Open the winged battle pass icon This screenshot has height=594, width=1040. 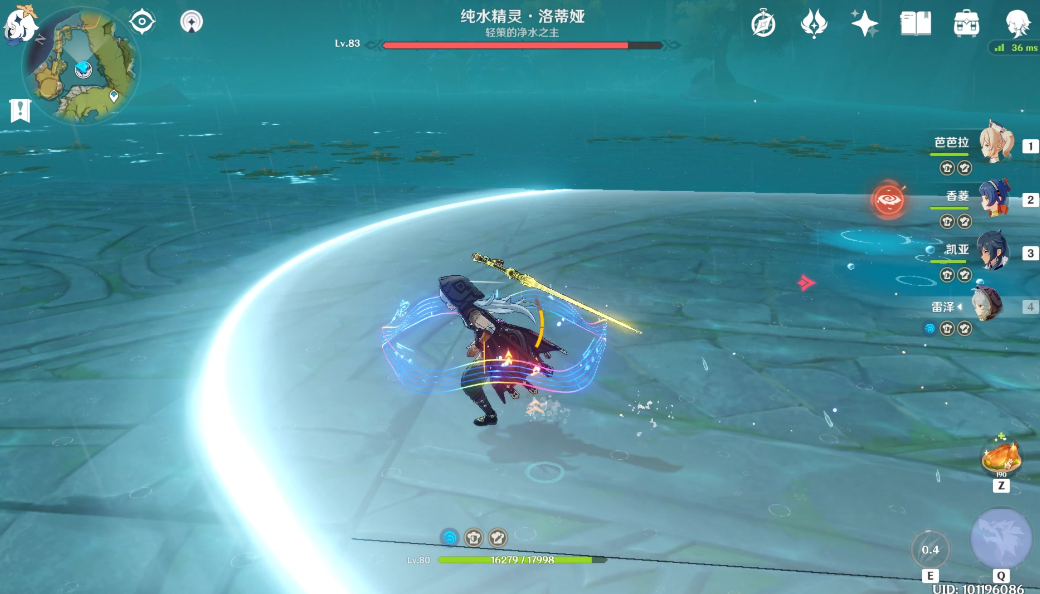[x=814, y=23]
